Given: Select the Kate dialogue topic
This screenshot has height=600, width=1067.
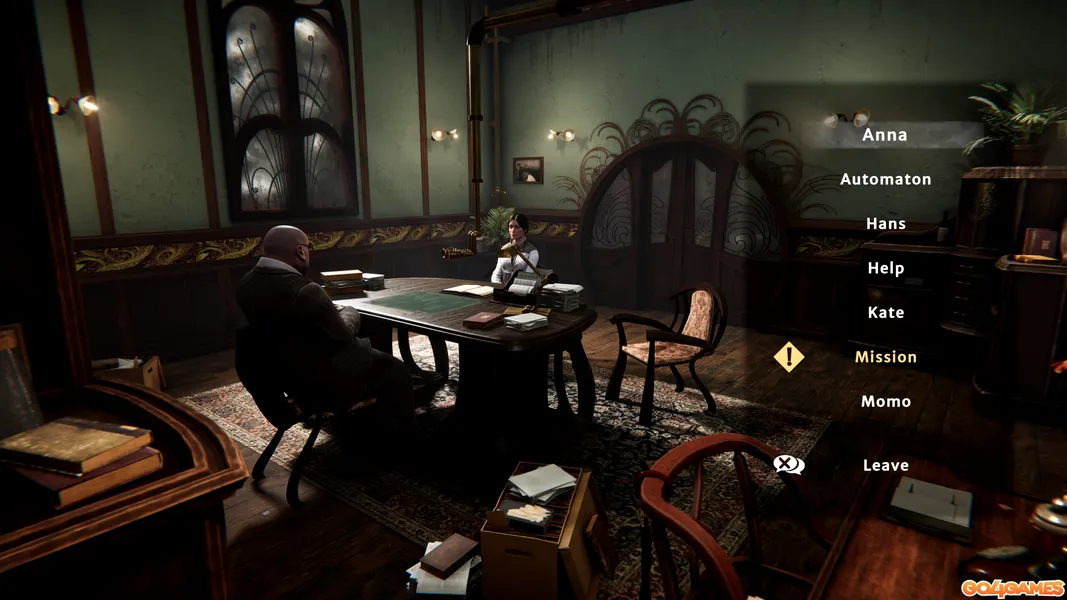Looking at the screenshot, I should click(885, 313).
